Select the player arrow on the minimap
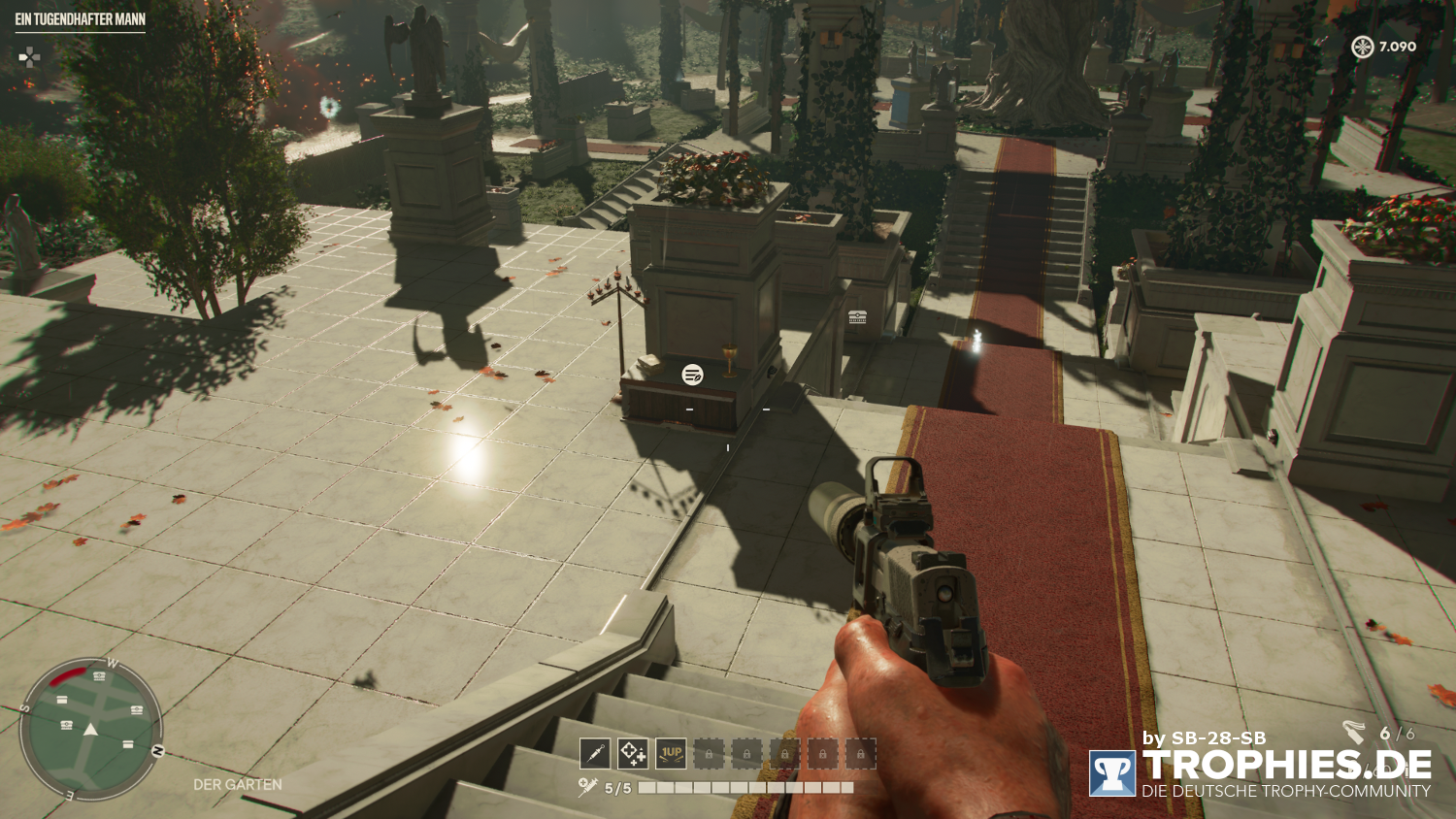 (x=91, y=730)
